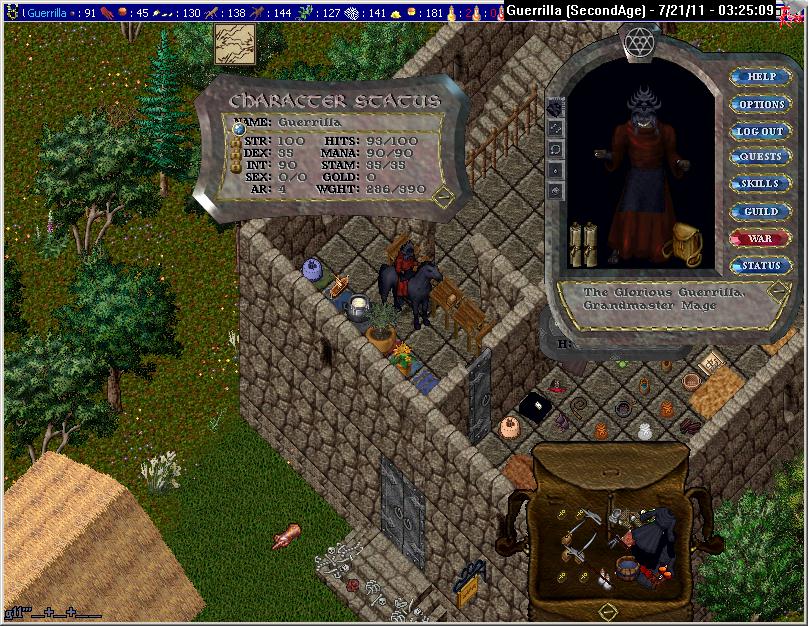Click the Log Out button

click(761, 131)
